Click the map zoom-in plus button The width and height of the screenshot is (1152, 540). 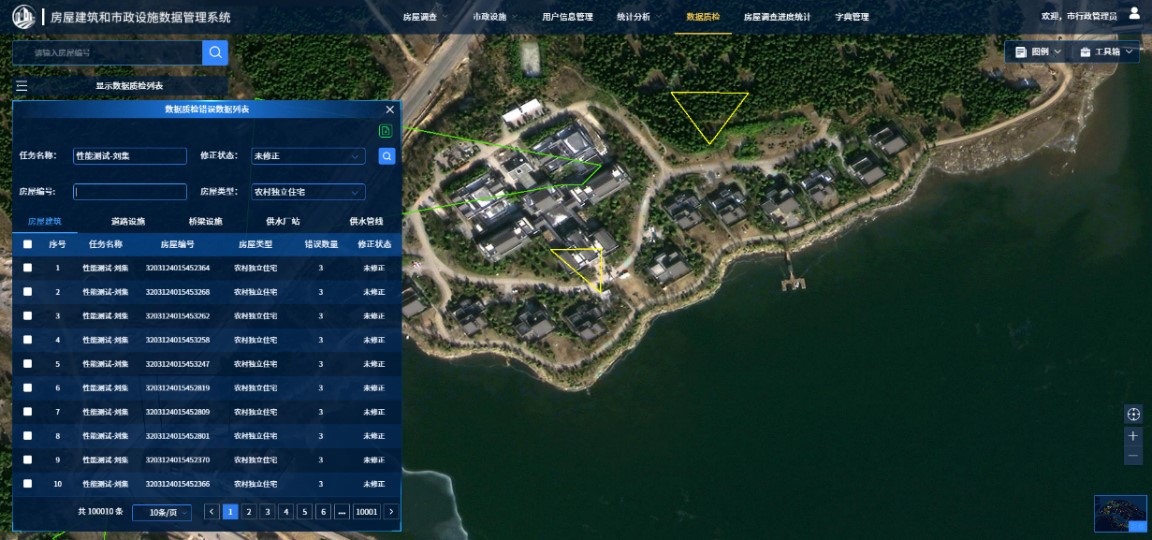pyautogui.click(x=1133, y=436)
